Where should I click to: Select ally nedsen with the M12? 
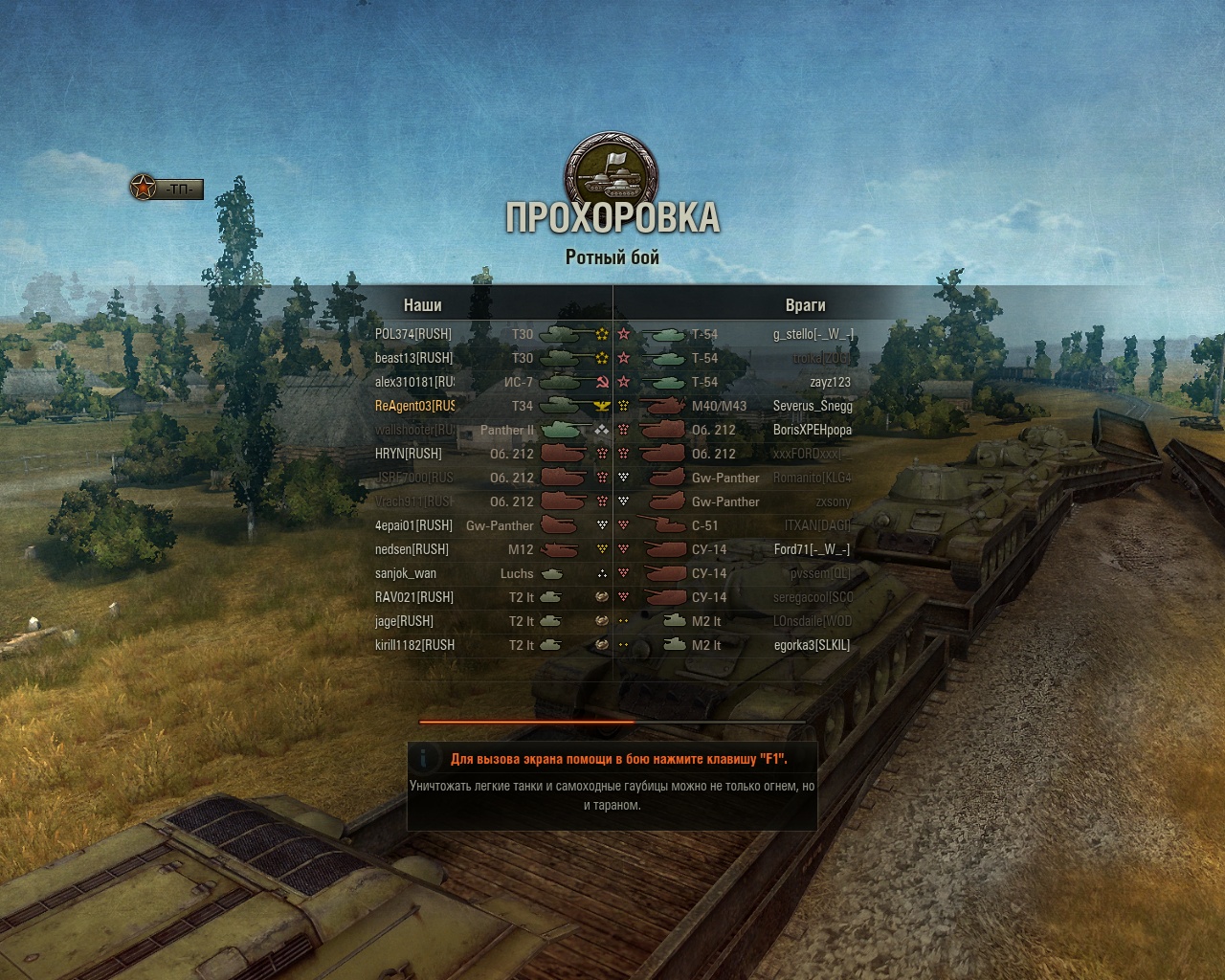(x=412, y=549)
